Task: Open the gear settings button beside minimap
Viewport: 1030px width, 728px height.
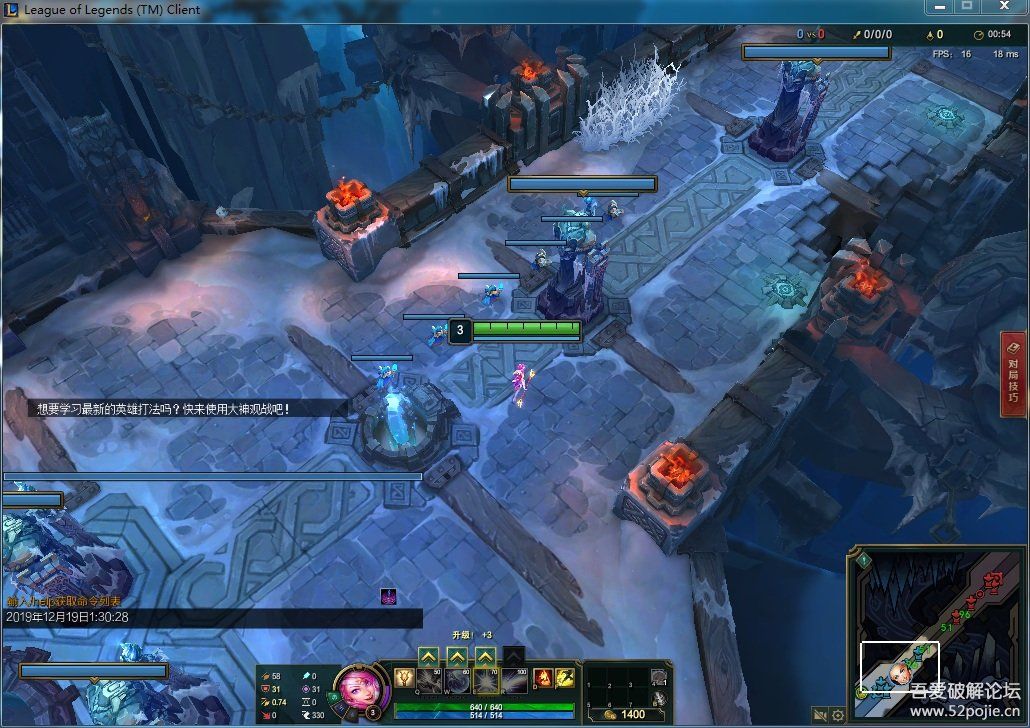Action: click(838, 715)
